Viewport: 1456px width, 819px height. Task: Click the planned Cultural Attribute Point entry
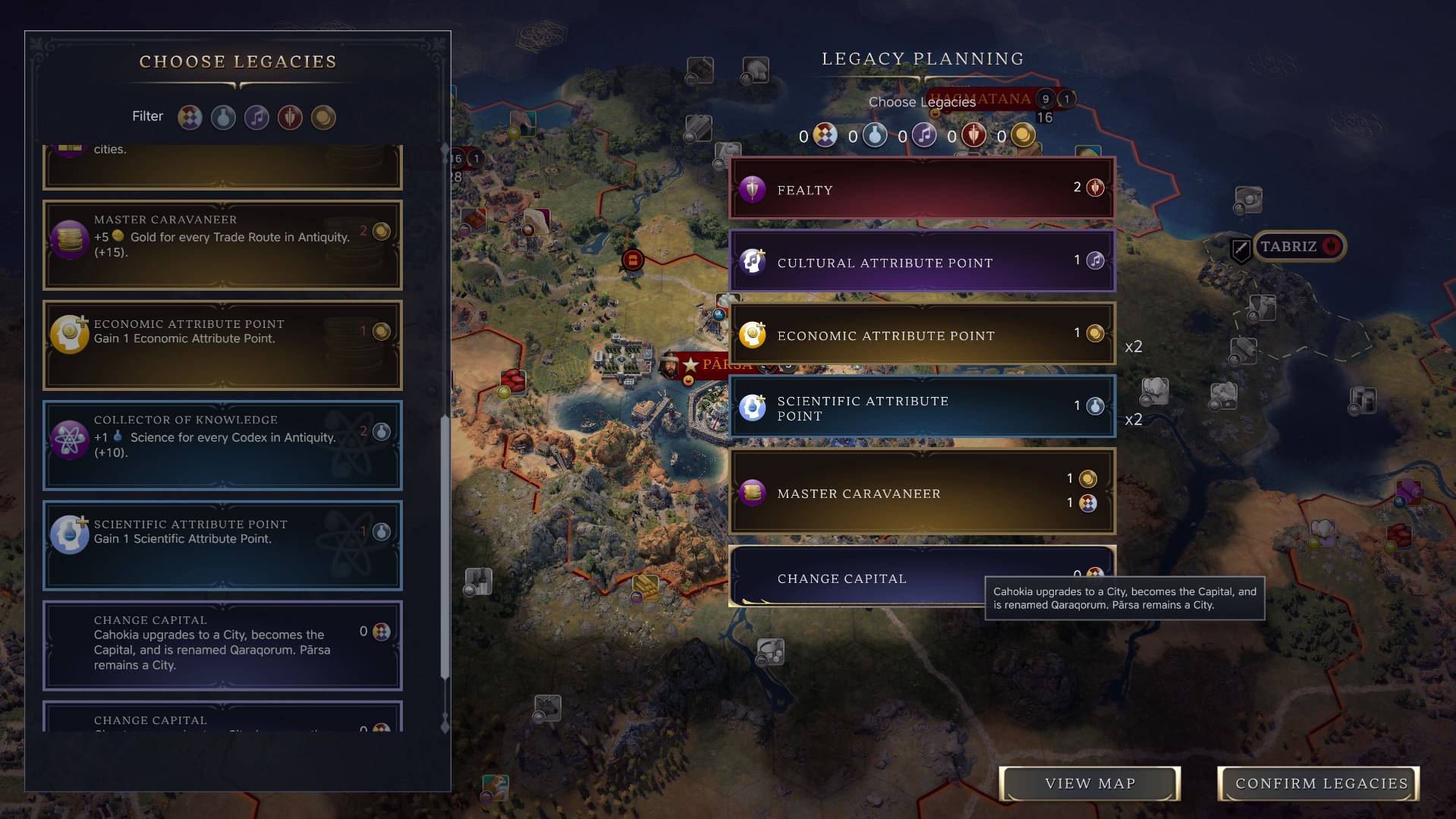click(x=921, y=262)
